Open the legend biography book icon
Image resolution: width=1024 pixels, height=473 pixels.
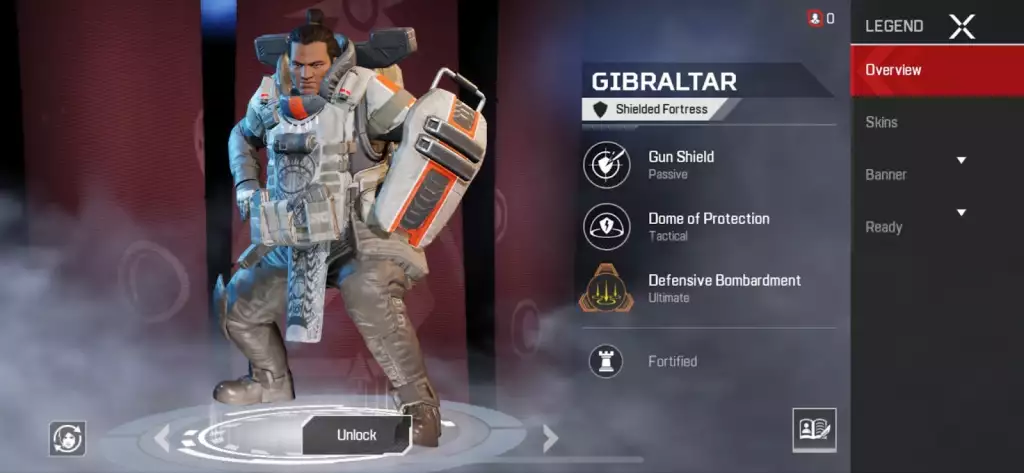tap(814, 429)
